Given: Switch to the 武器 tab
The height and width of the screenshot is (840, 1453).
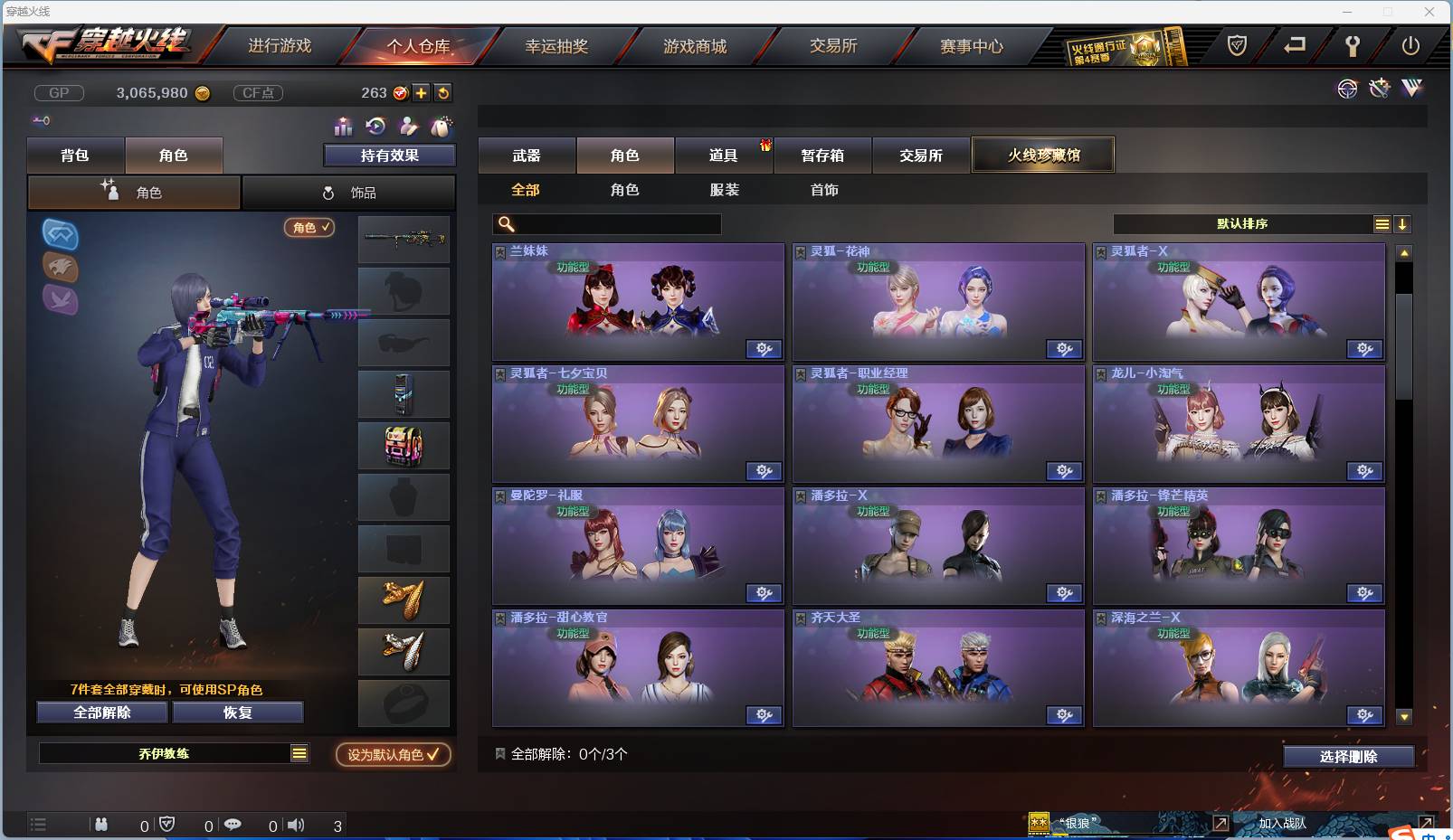Looking at the screenshot, I should click(x=527, y=155).
